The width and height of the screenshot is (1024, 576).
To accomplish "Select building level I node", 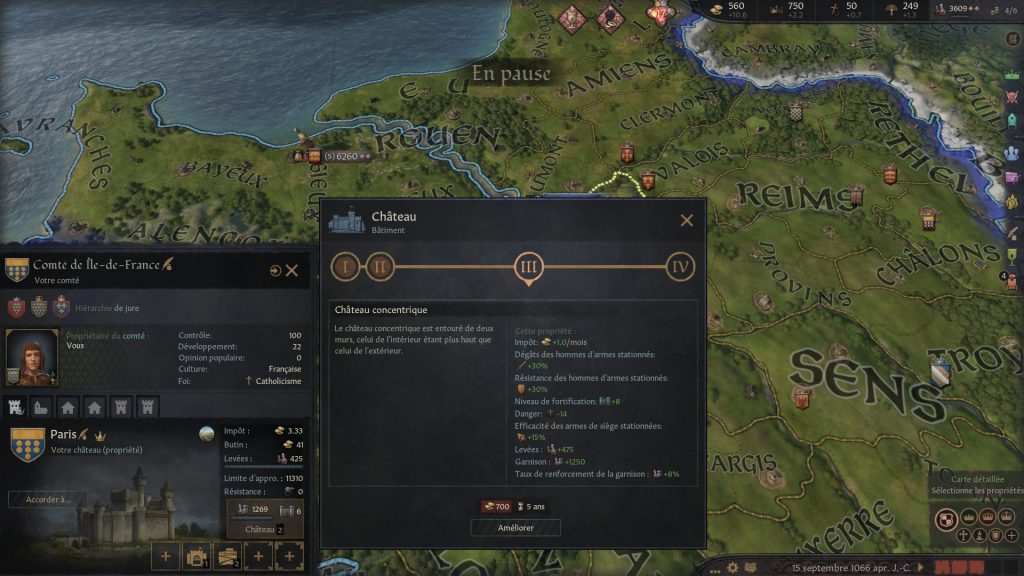I will pos(346,267).
